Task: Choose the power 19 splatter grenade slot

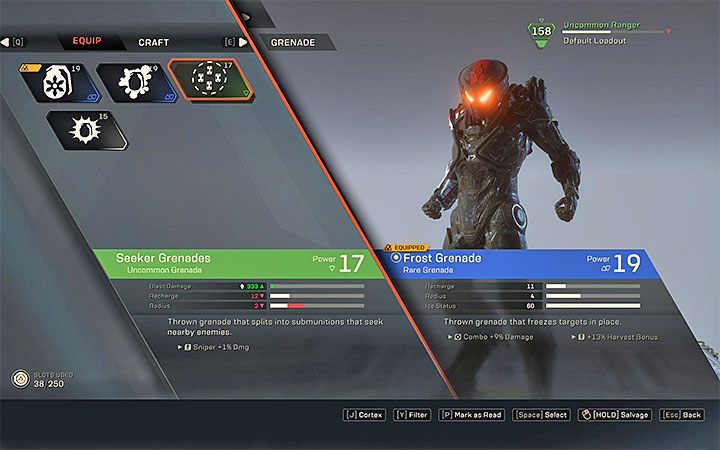Action: pyautogui.click(x=132, y=82)
